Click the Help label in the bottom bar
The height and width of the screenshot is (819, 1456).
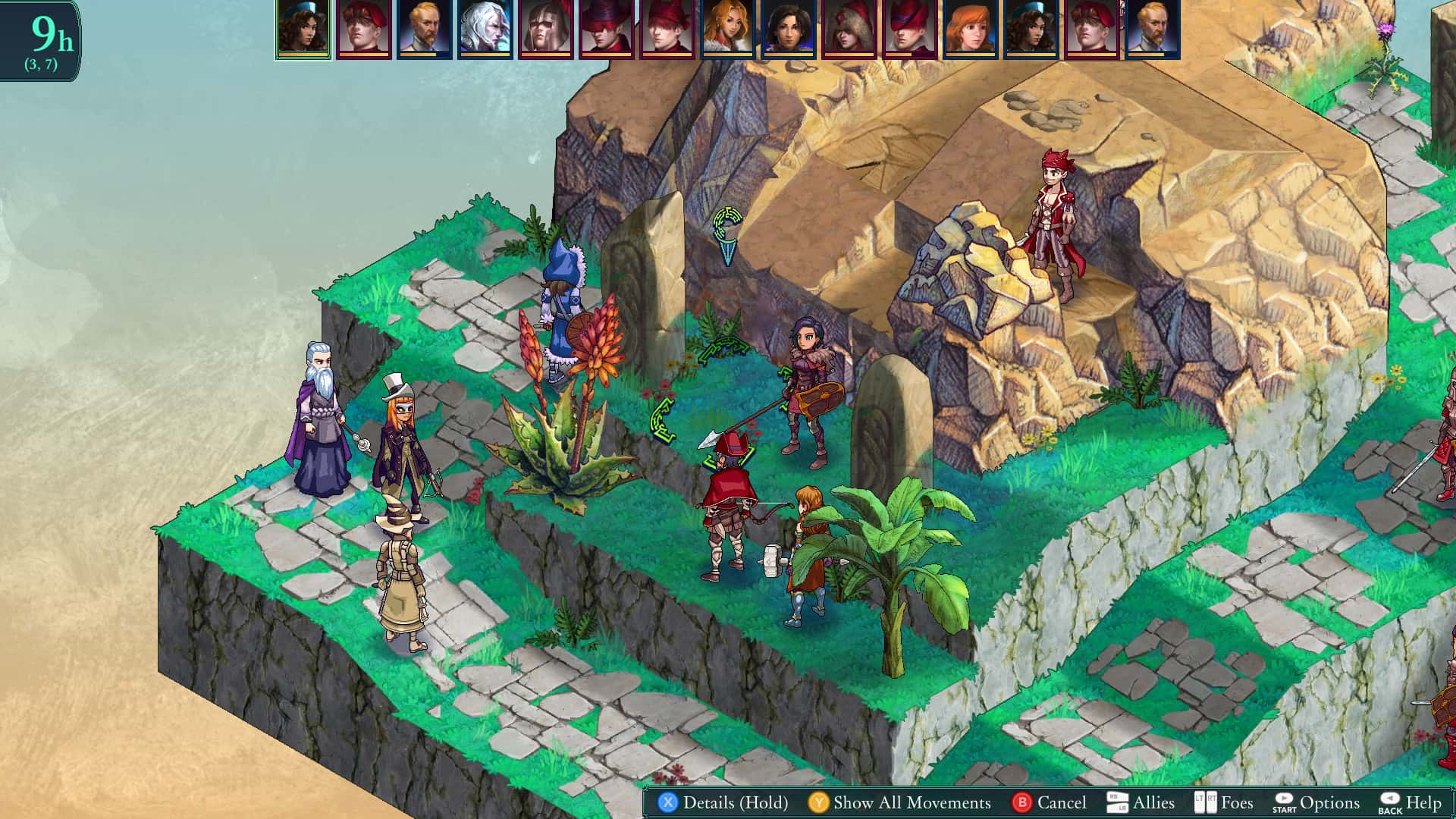[x=1424, y=802]
